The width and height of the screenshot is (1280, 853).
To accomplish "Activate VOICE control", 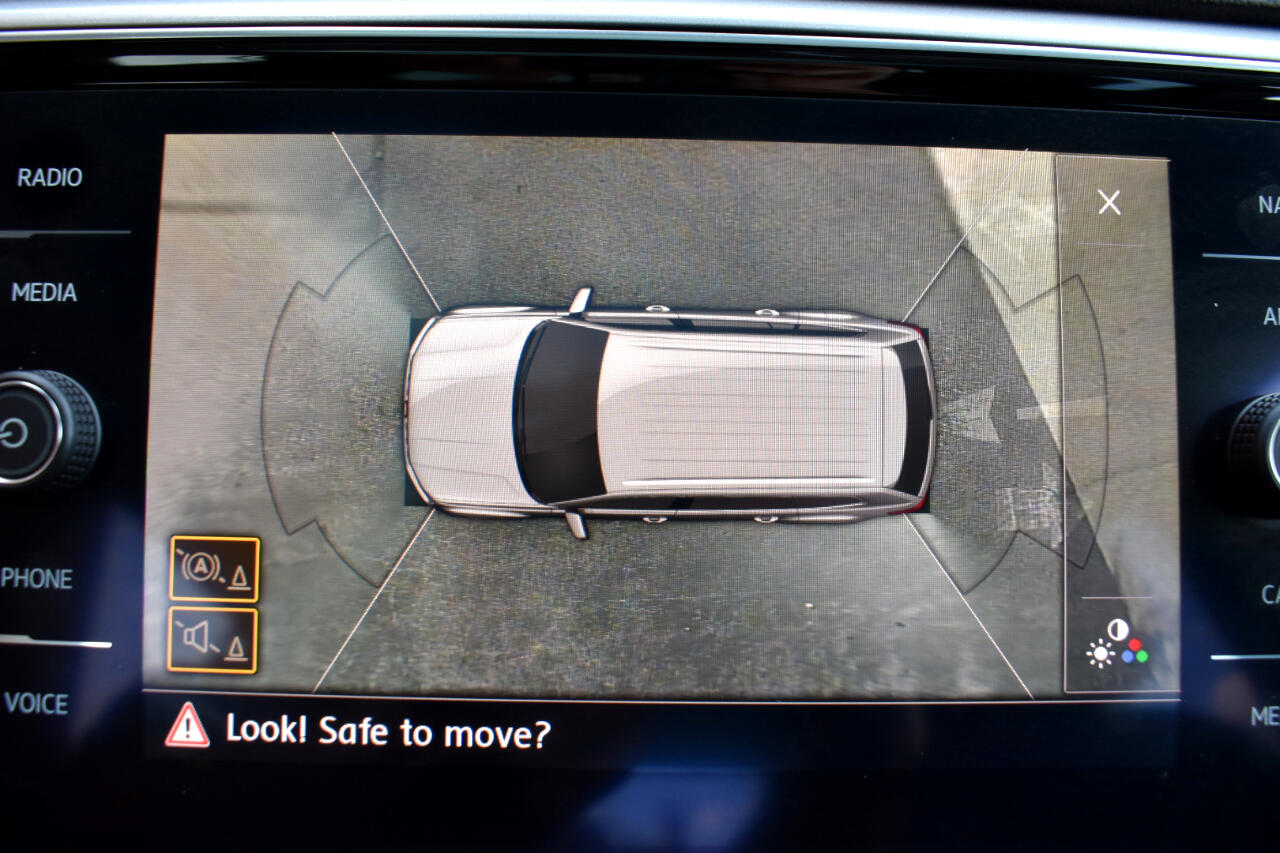I will coord(36,704).
